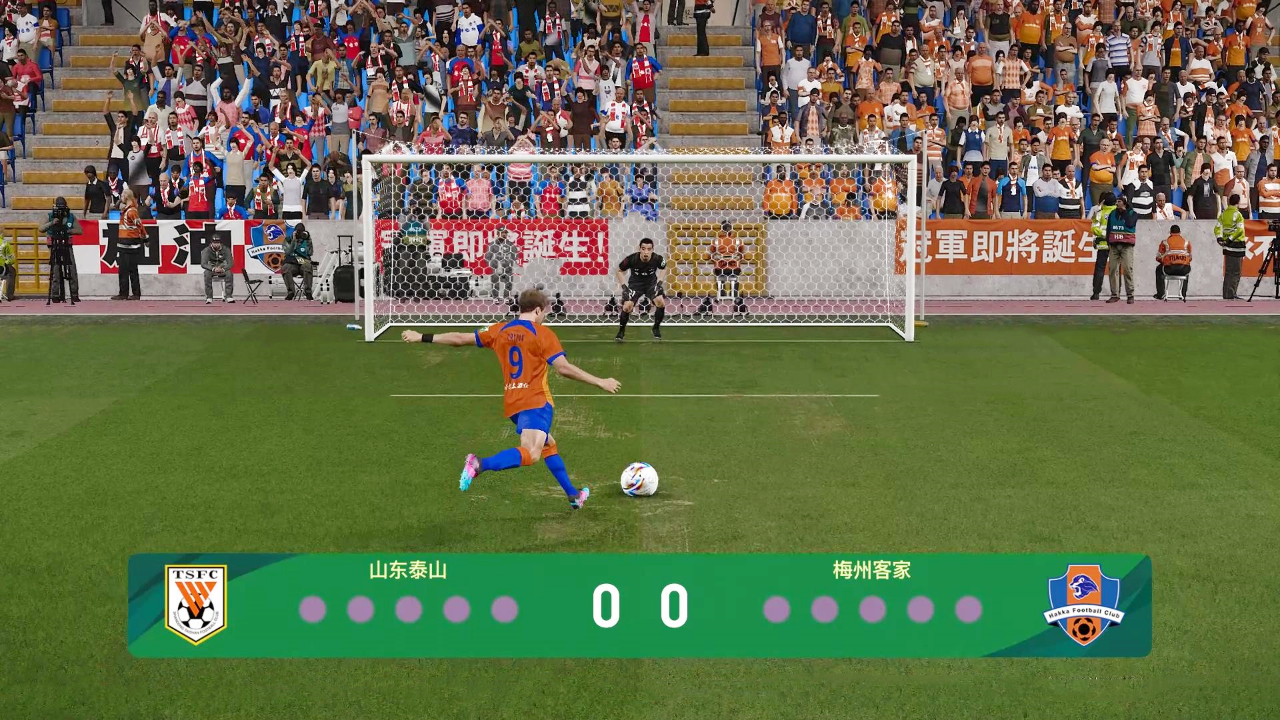Select the Hakka Football Club emblem
Image resolution: width=1280 pixels, height=720 pixels.
(x=1084, y=603)
